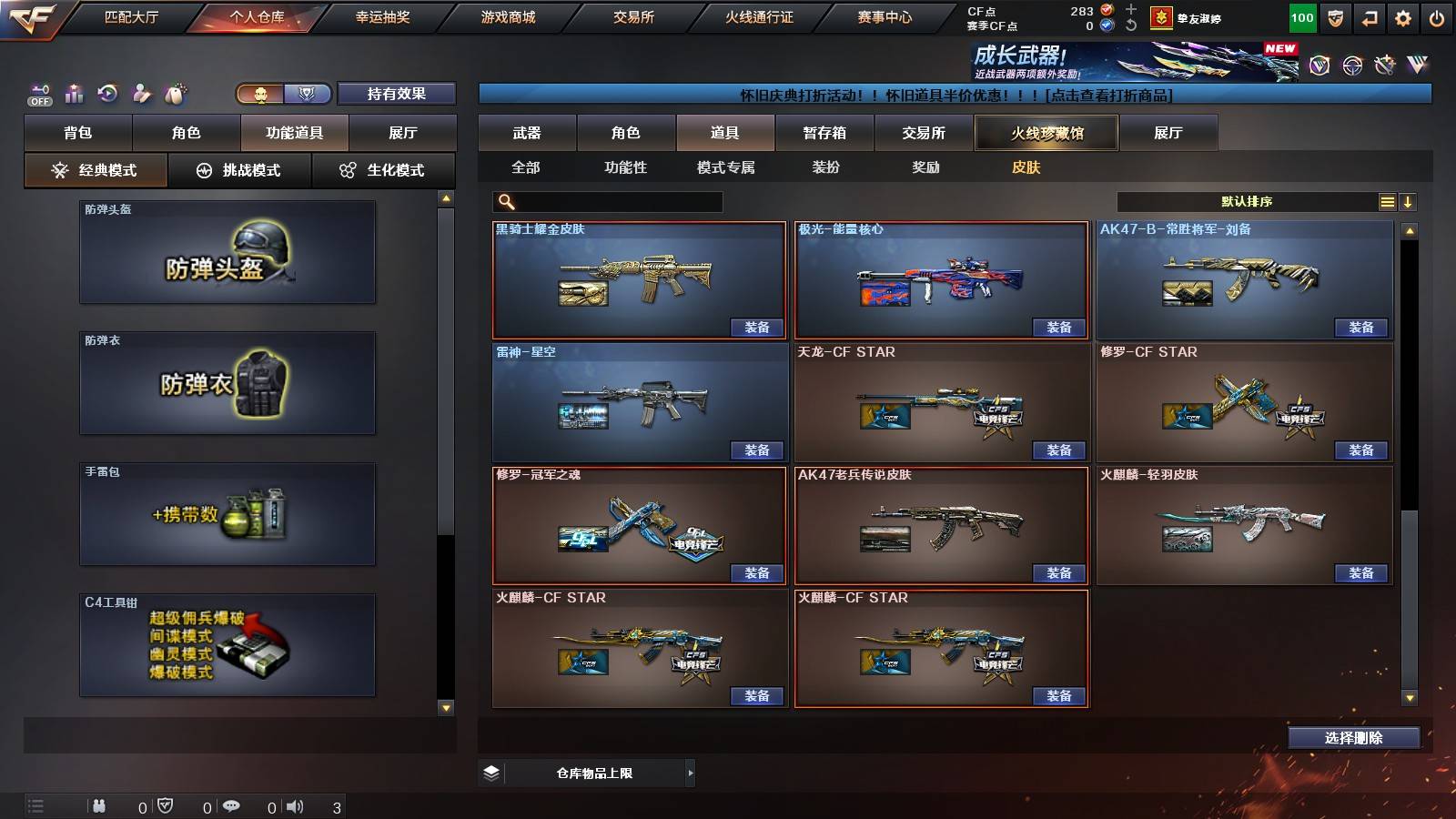Screen dimensions: 1456x819
Task: Open the chat message icon in status bar
Action: click(232, 806)
